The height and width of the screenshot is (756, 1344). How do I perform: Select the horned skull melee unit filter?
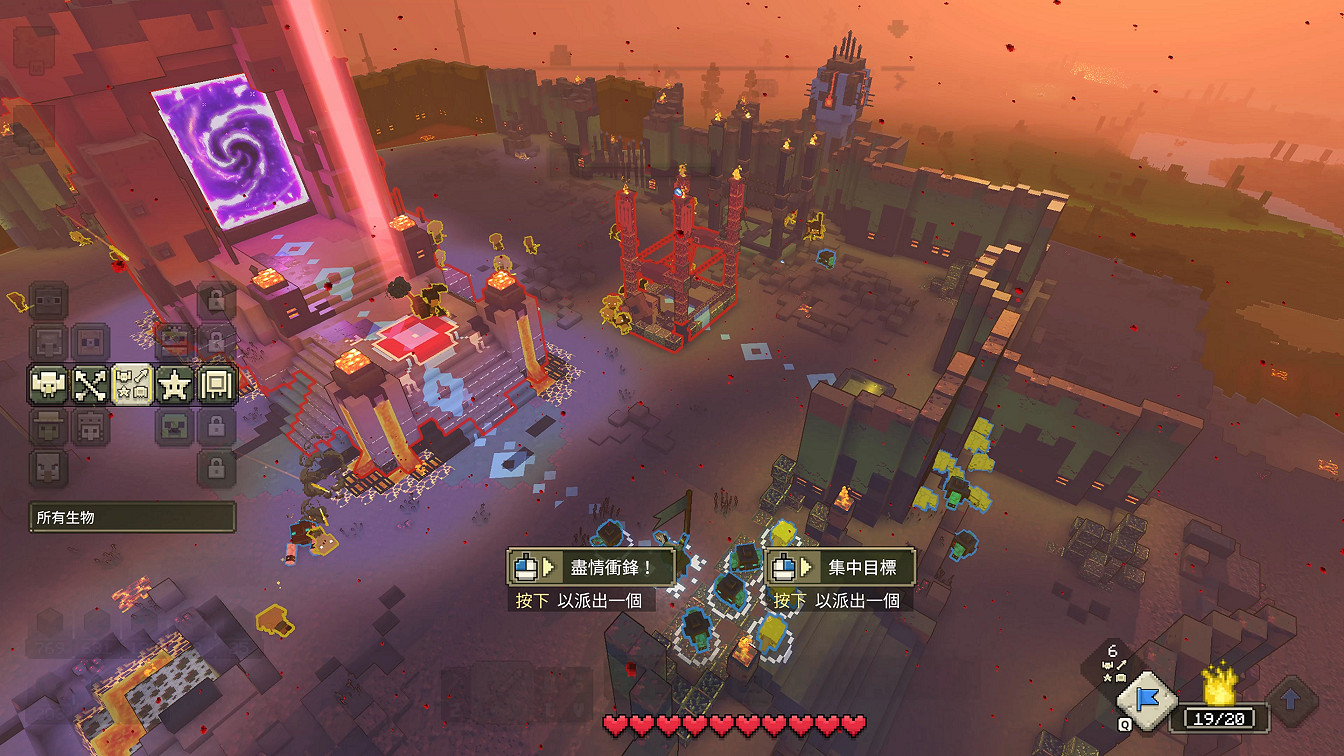[x=48, y=384]
